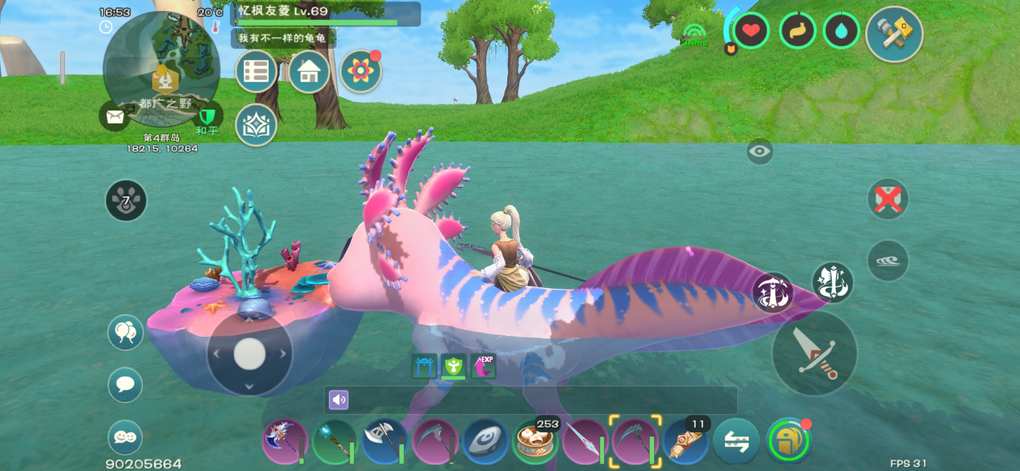Screen dimensions: 1020x471
Task: Toggle the peace mode shield icon
Action: click(x=208, y=116)
